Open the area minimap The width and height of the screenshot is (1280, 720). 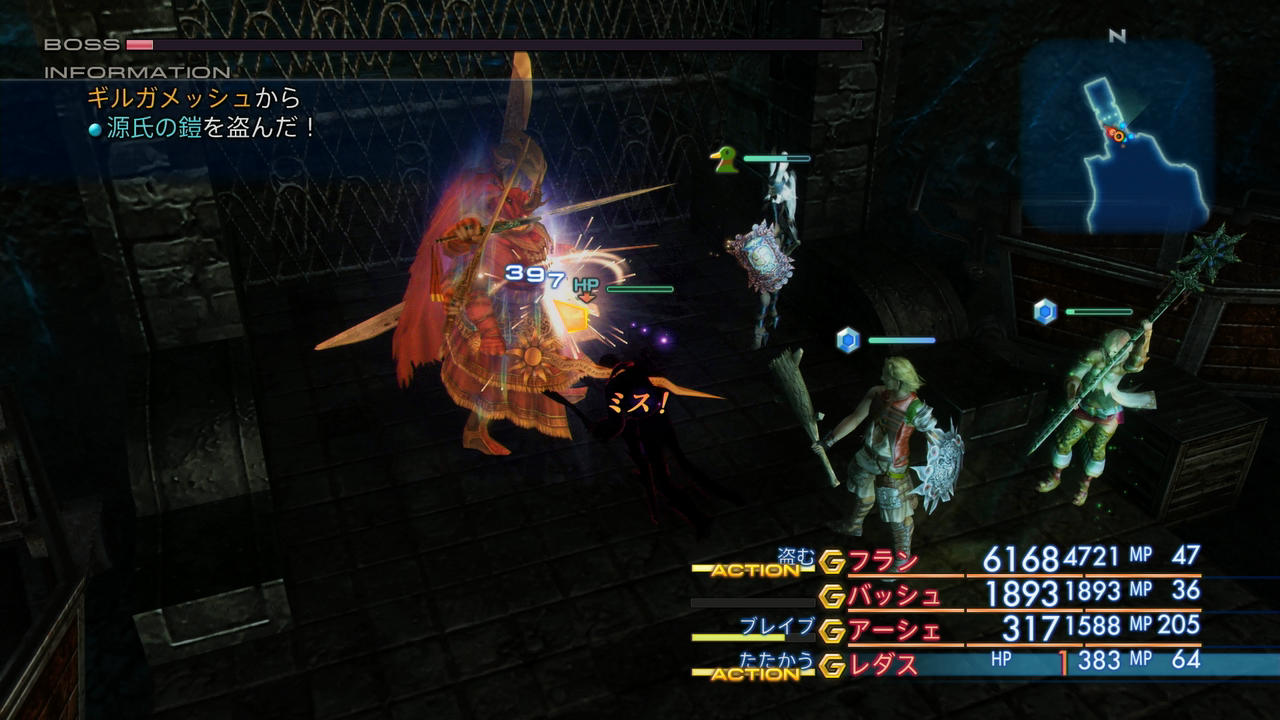click(1117, 138)
